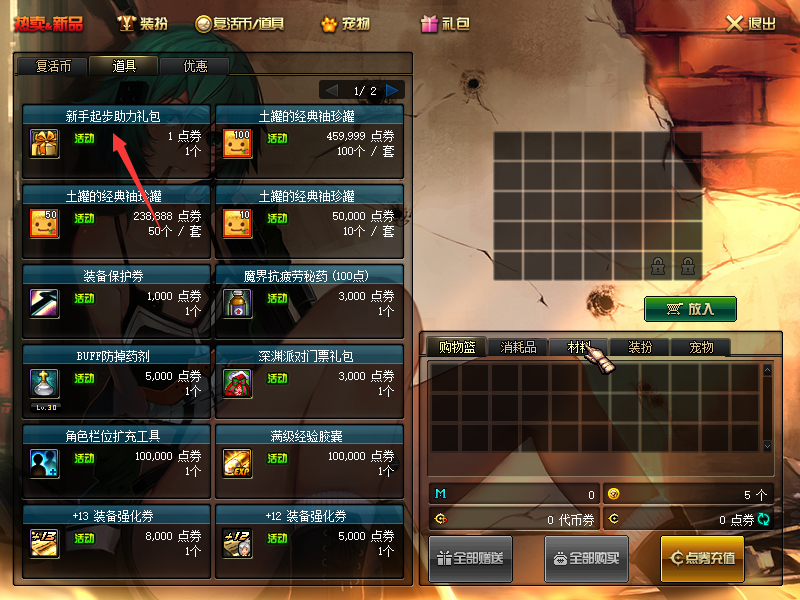
Task: Switch to the 复活币 tab
Action: 52,66
